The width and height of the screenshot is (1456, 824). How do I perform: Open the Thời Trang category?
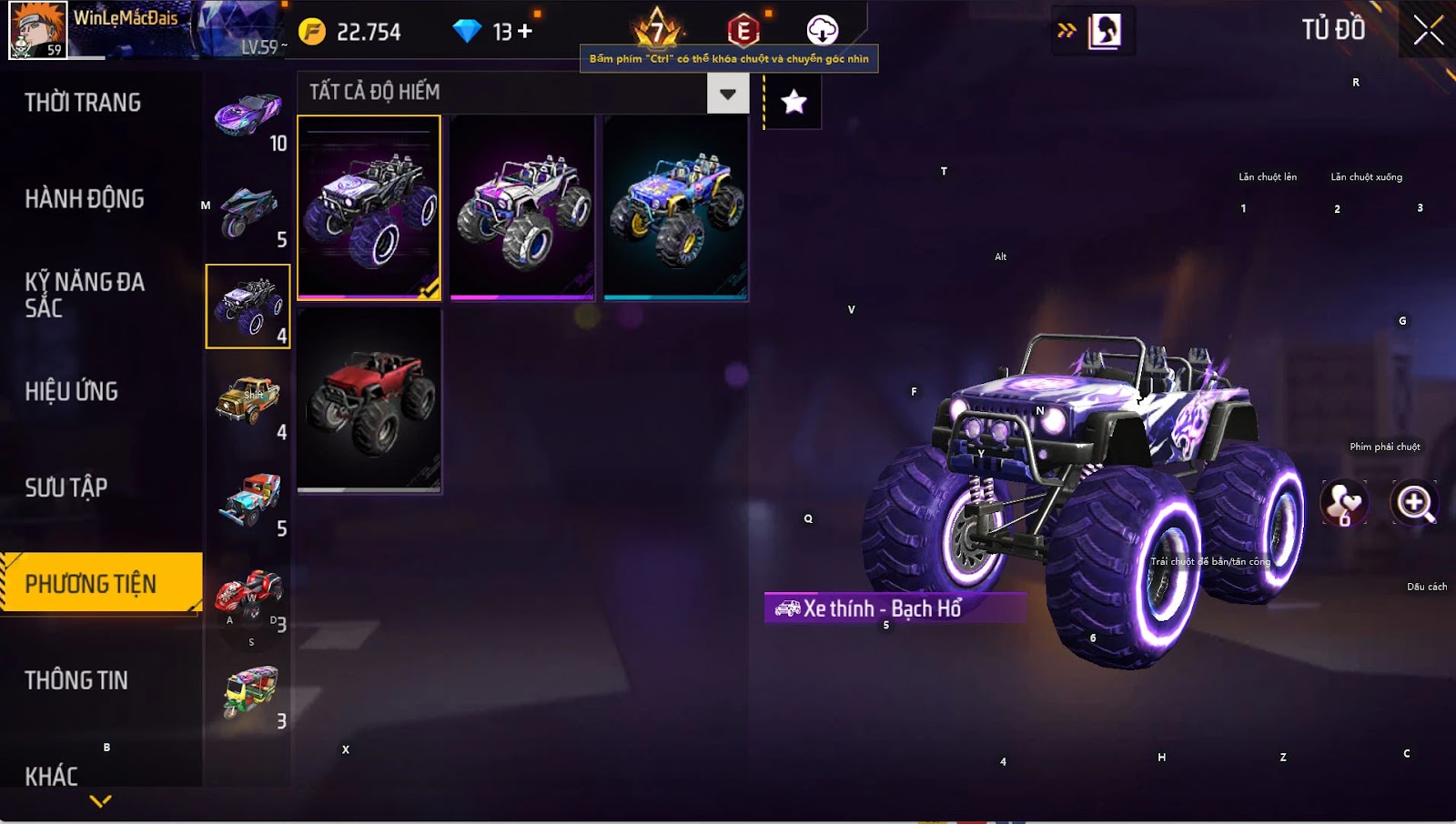tap(83, 103)
